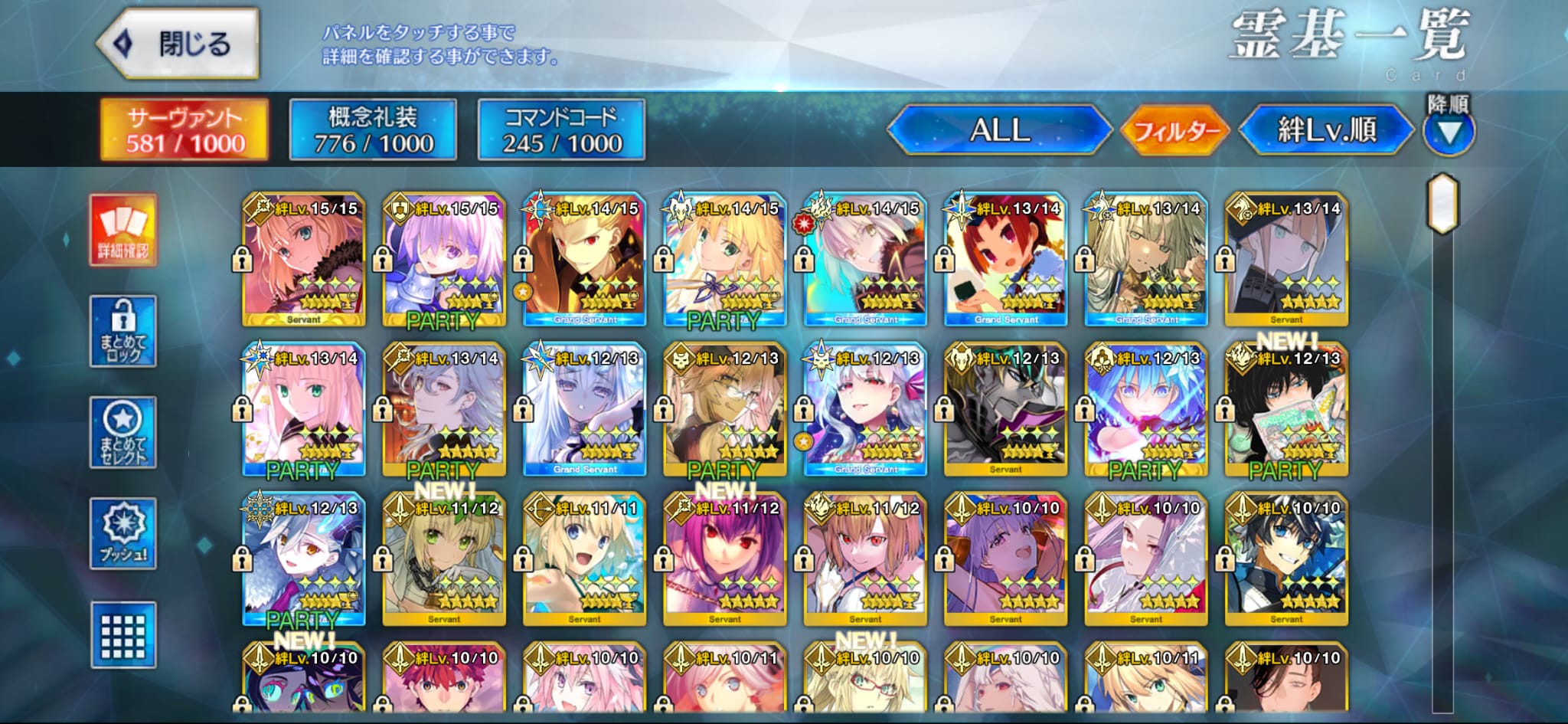Open the プッシュ! button

point(123,533)
